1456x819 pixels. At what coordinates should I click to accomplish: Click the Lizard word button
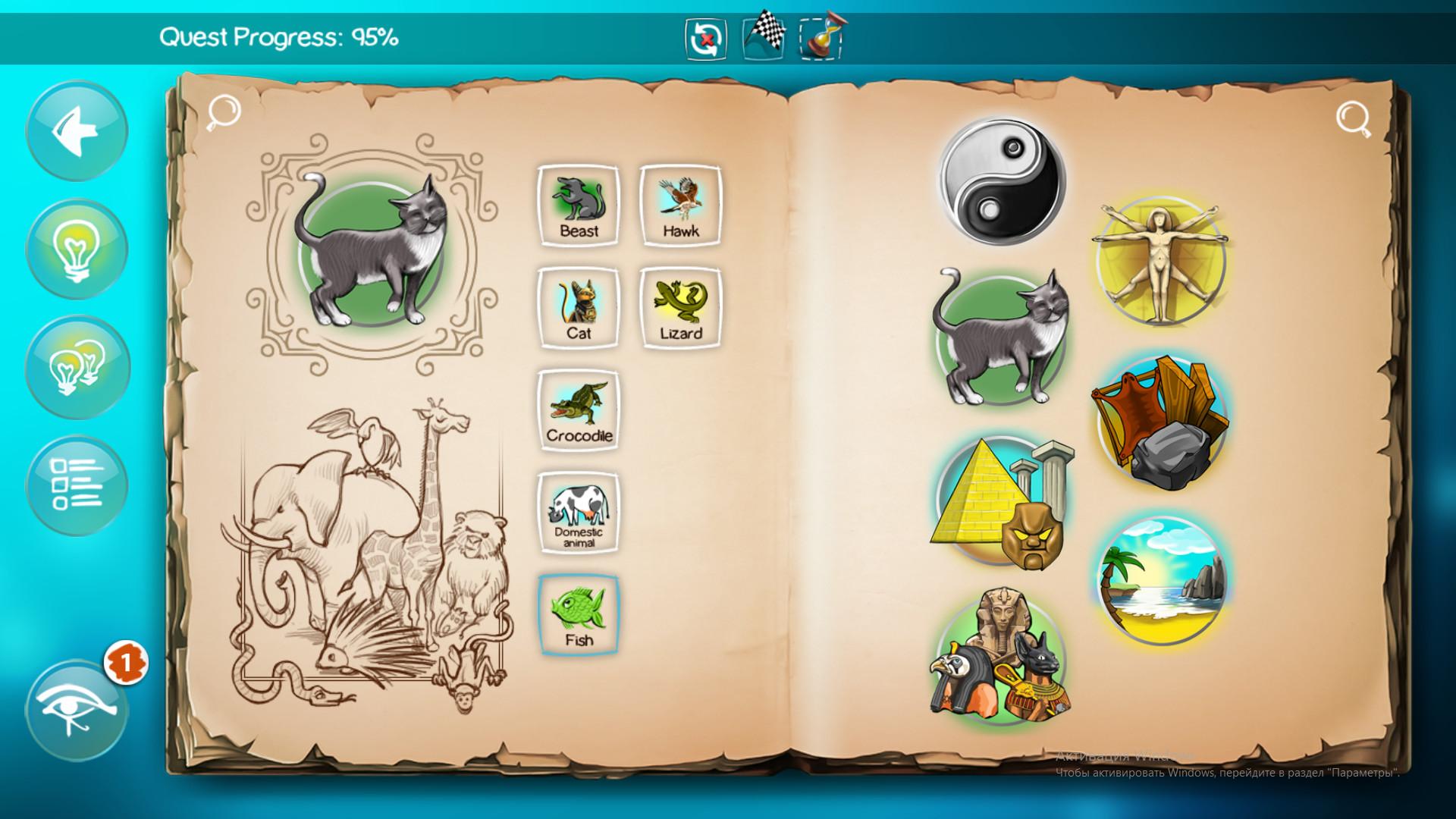pyautogui.click(x=681, y=307)
